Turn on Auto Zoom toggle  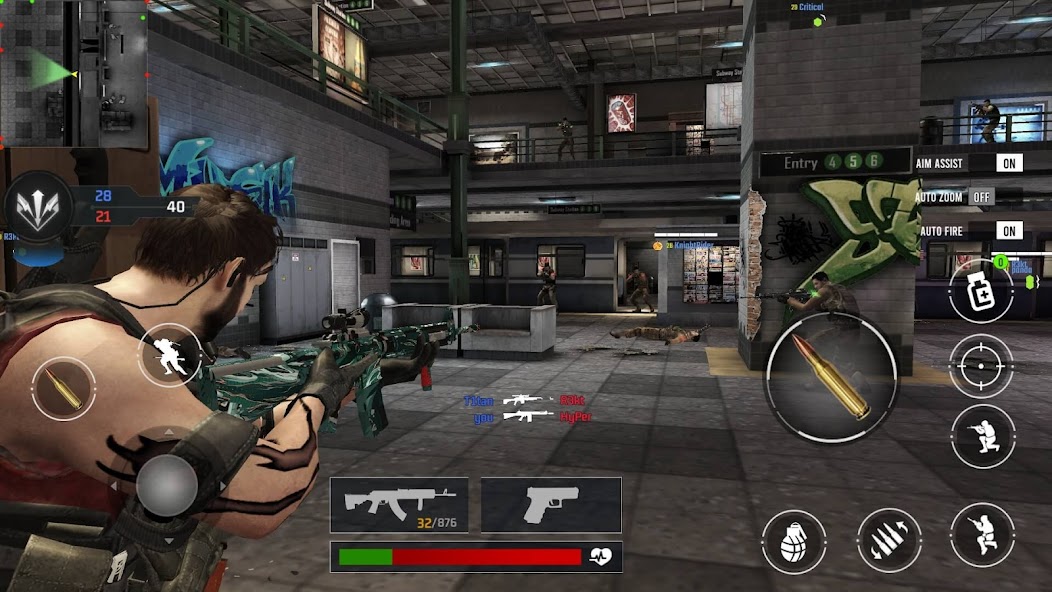982,197
